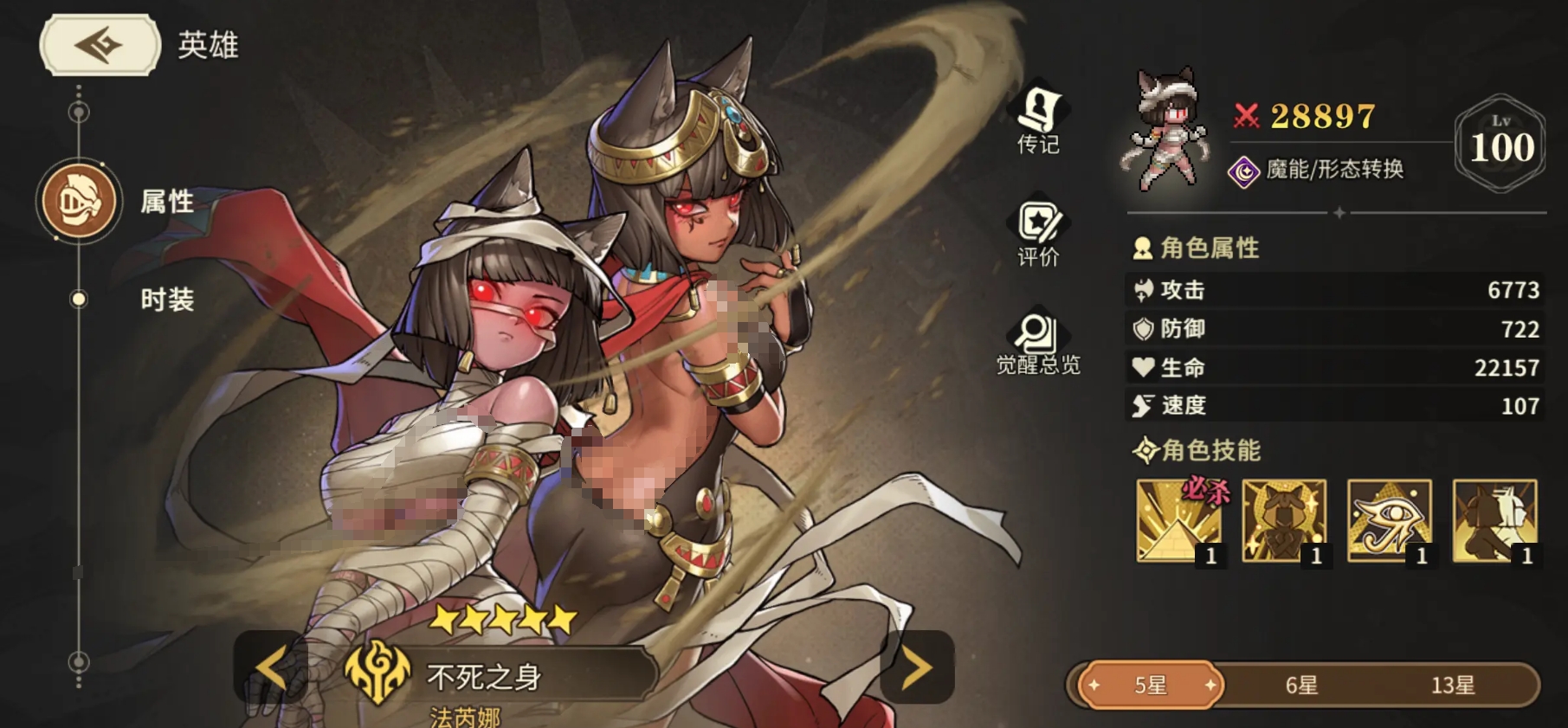
Task: Open the Eye of Horus skill details
Action: 1391,521
